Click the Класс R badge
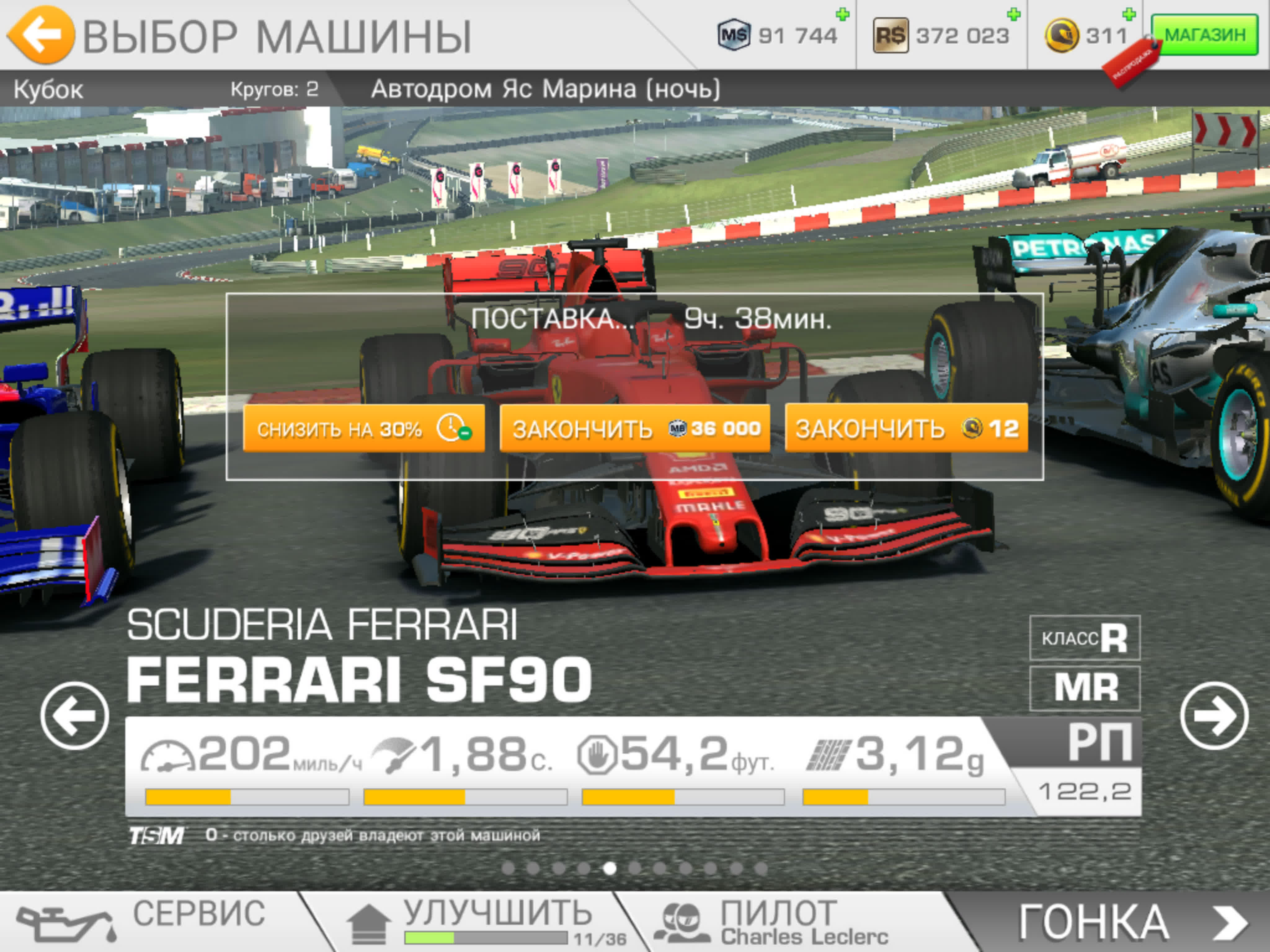 click(1085, 637)
